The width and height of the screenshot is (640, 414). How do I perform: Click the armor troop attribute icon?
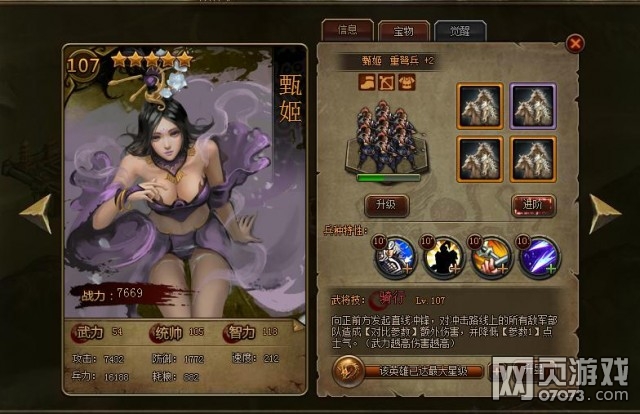tap(405, 84)
